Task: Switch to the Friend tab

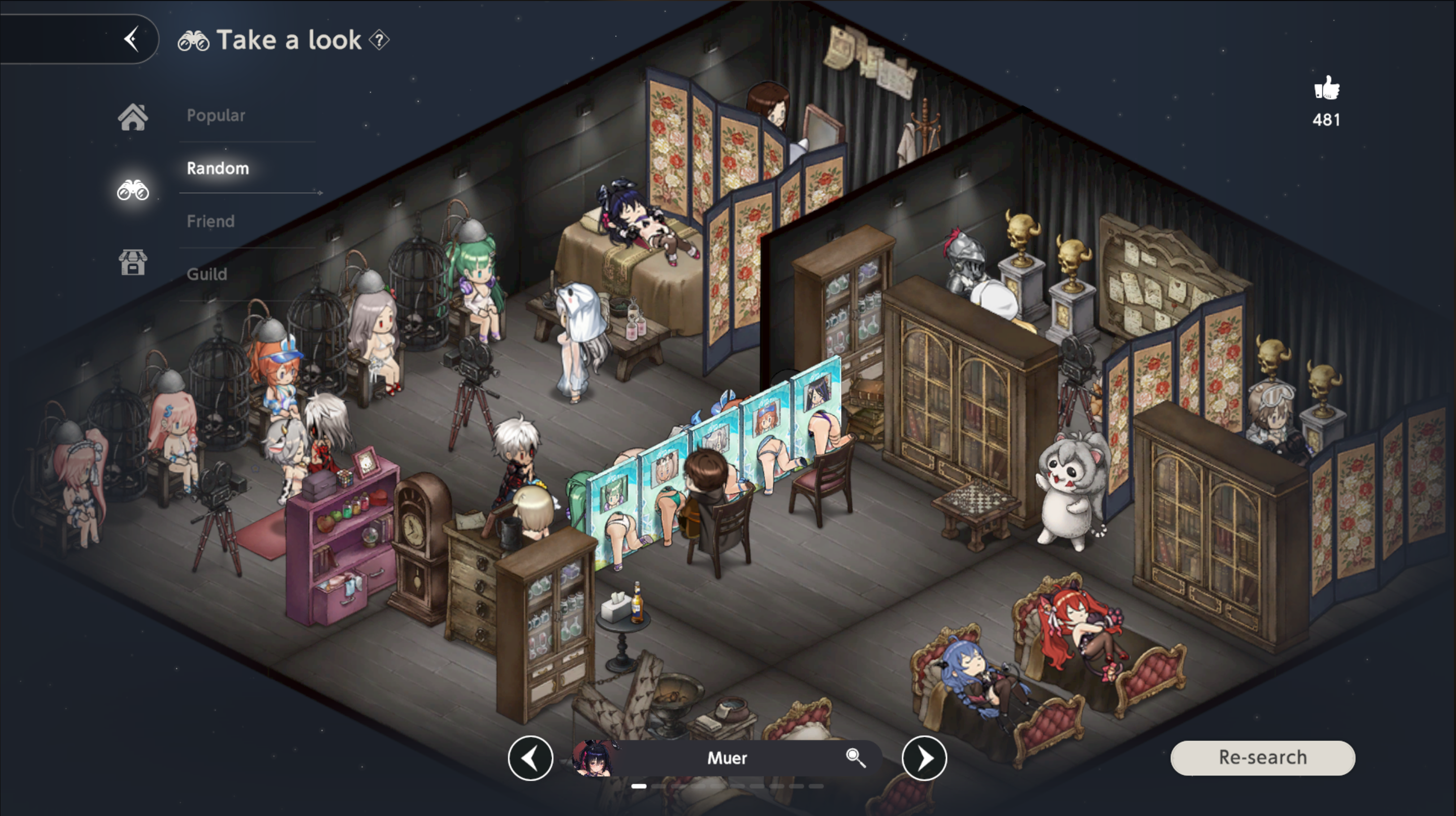Action: pyautogui.click(x=210, y=221)
